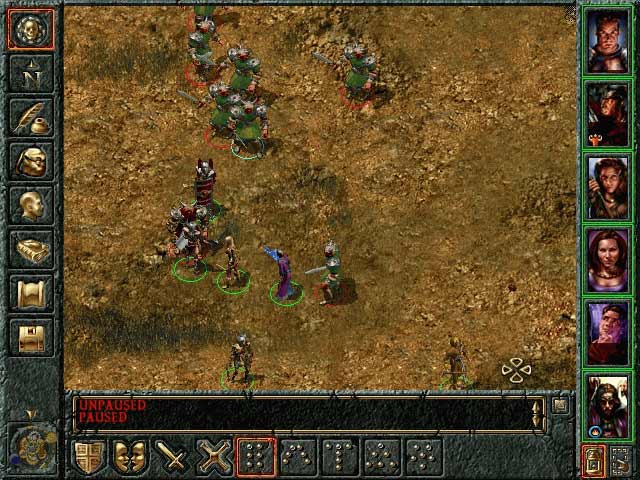Select the hooded character portrait at the bottom

point(607,406)
